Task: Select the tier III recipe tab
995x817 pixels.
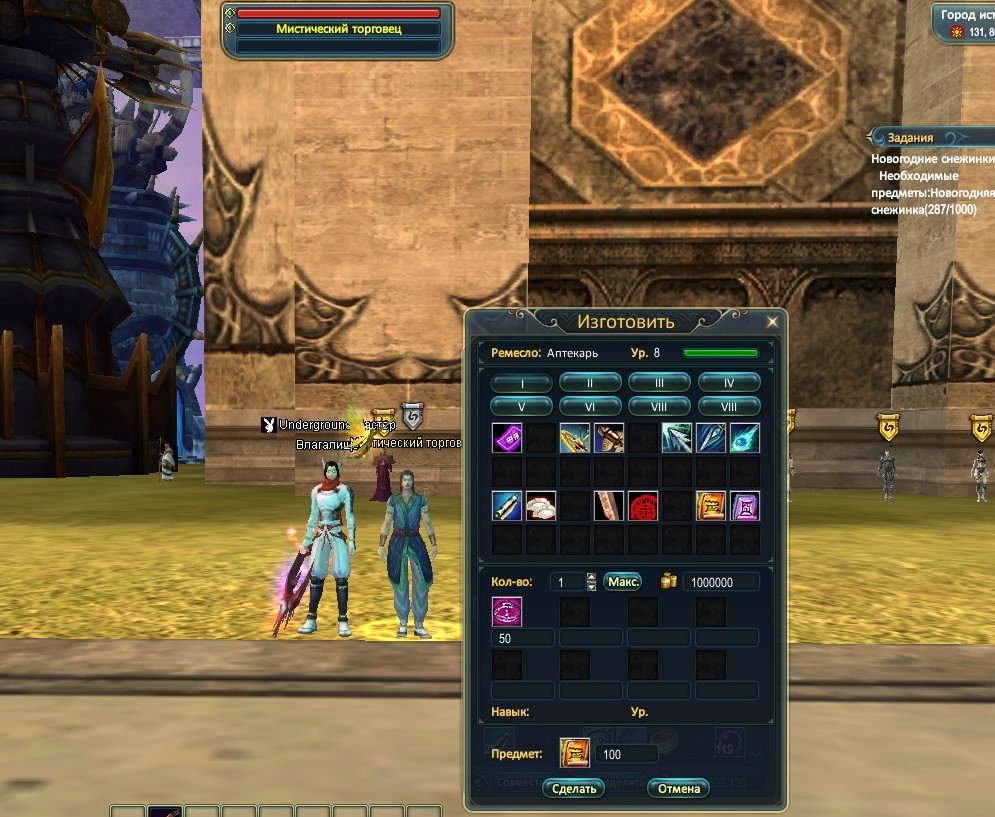Action: pyautogui.click(x=660, y=383)
